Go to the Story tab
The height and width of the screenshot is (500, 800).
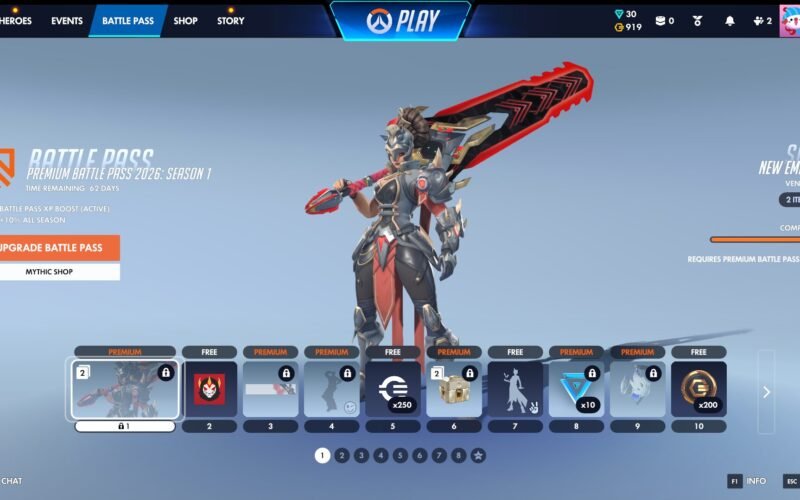230,21
